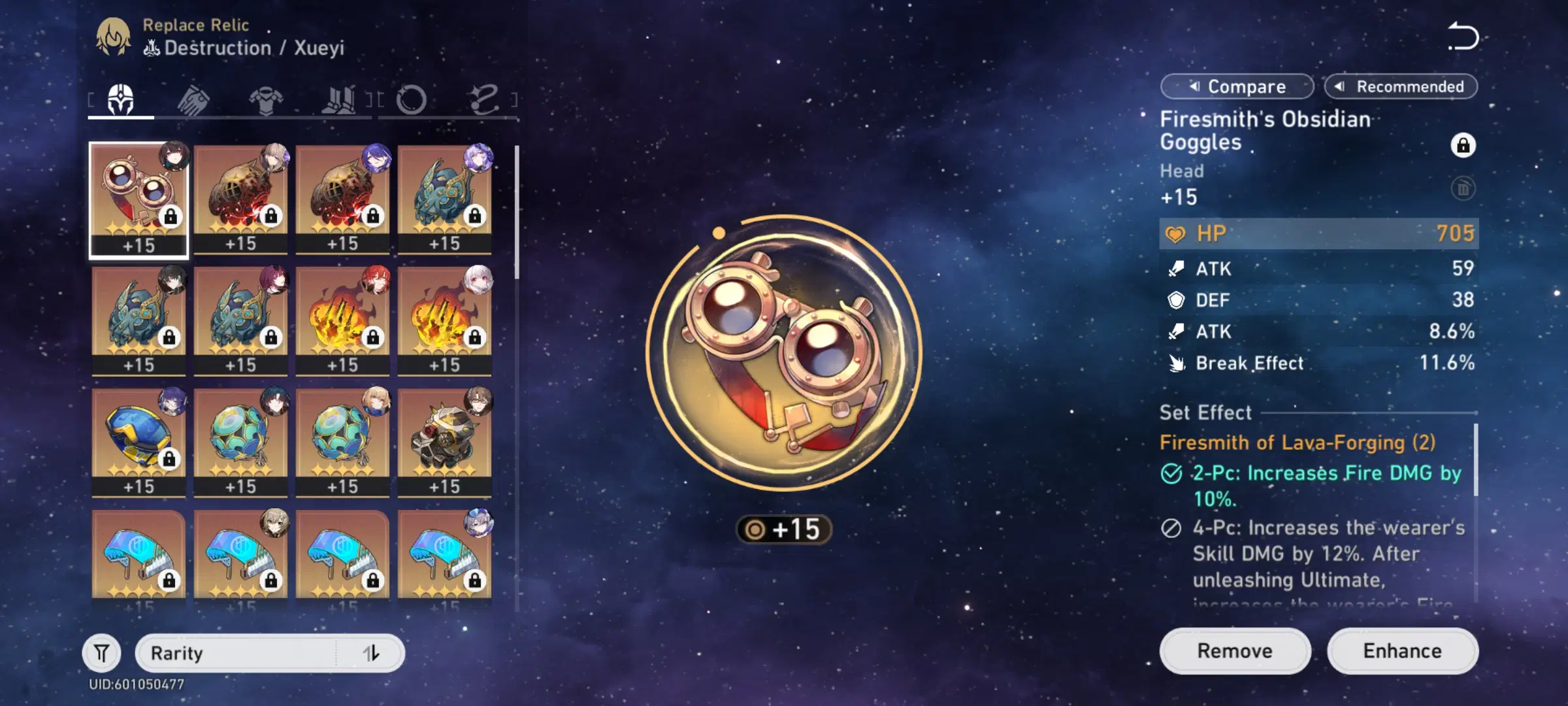Expand the Compare option

[x=1237, y=86]
